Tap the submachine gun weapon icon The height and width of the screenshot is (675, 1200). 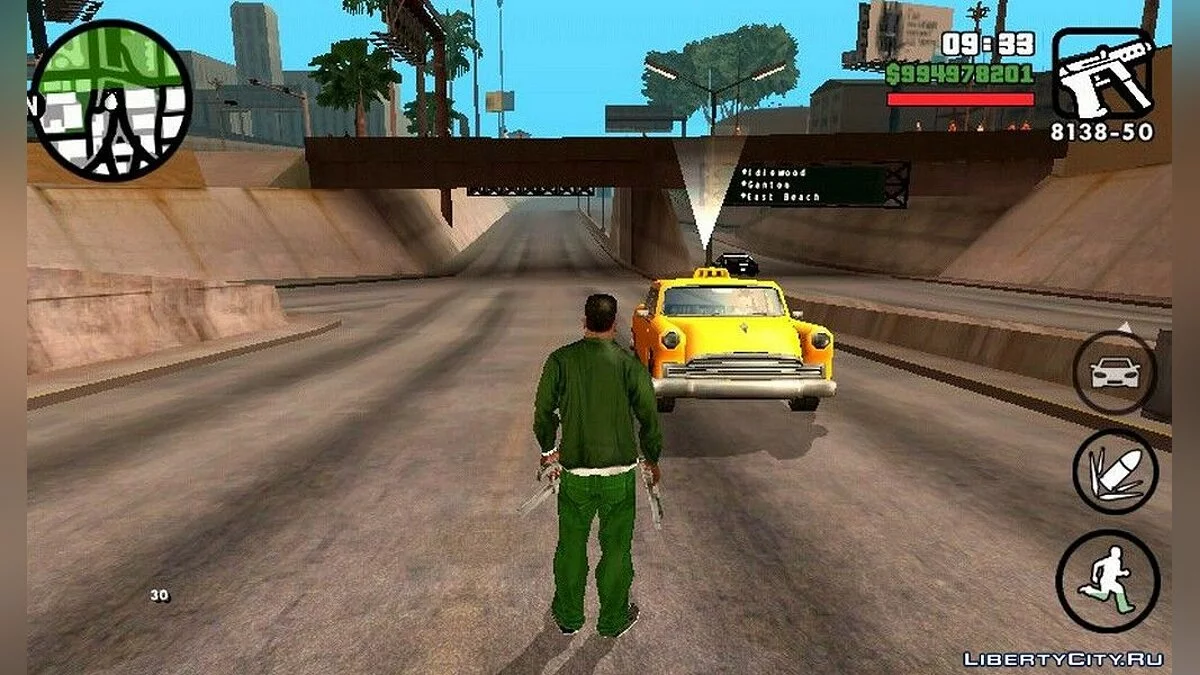point(1102,75)
